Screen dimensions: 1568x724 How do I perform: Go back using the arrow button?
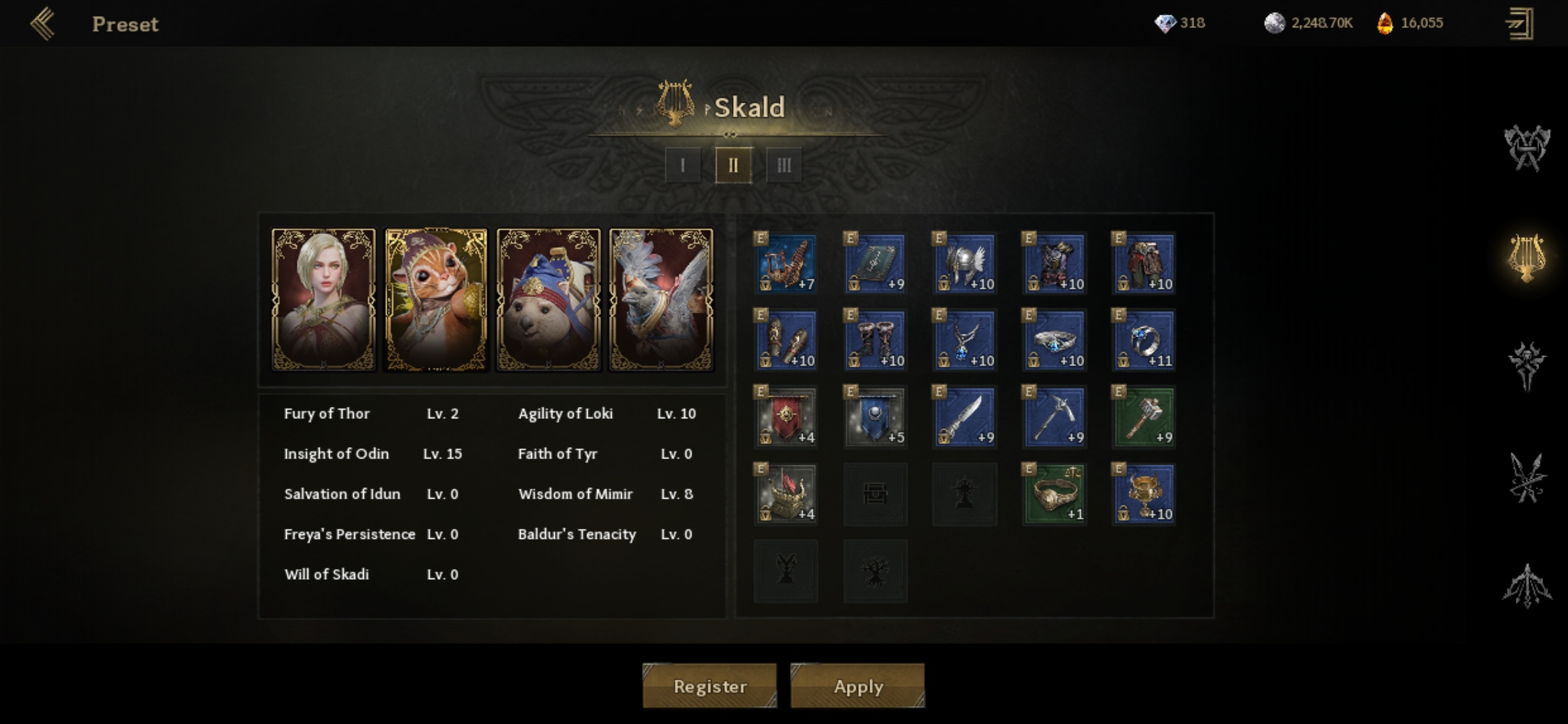coord(43,24)
